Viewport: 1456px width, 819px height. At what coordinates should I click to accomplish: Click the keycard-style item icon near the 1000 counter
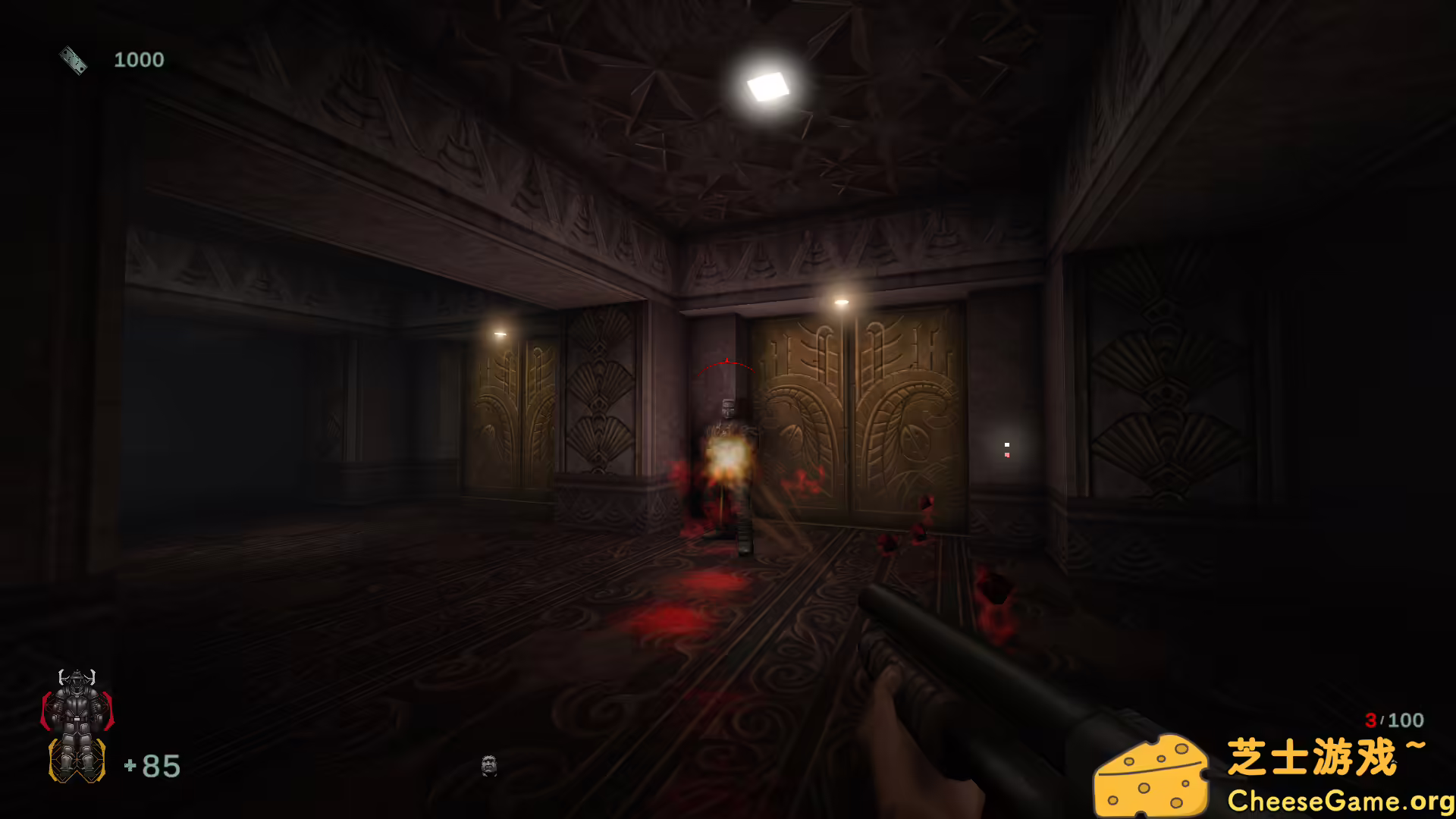coord(73,59)
